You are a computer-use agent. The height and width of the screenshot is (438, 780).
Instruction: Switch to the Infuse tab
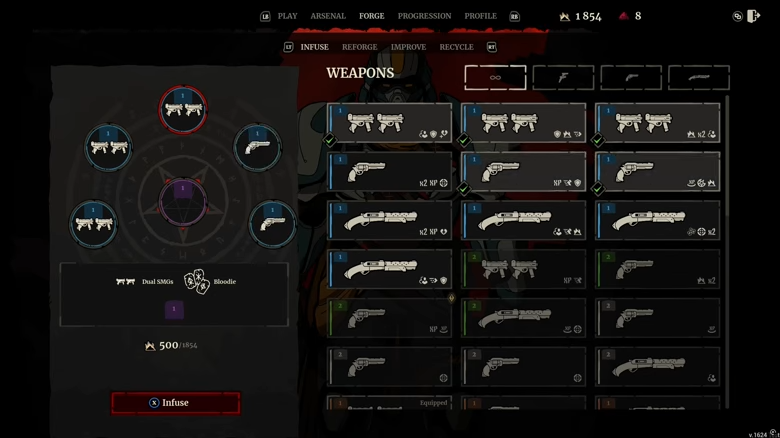tap(314, 47)
